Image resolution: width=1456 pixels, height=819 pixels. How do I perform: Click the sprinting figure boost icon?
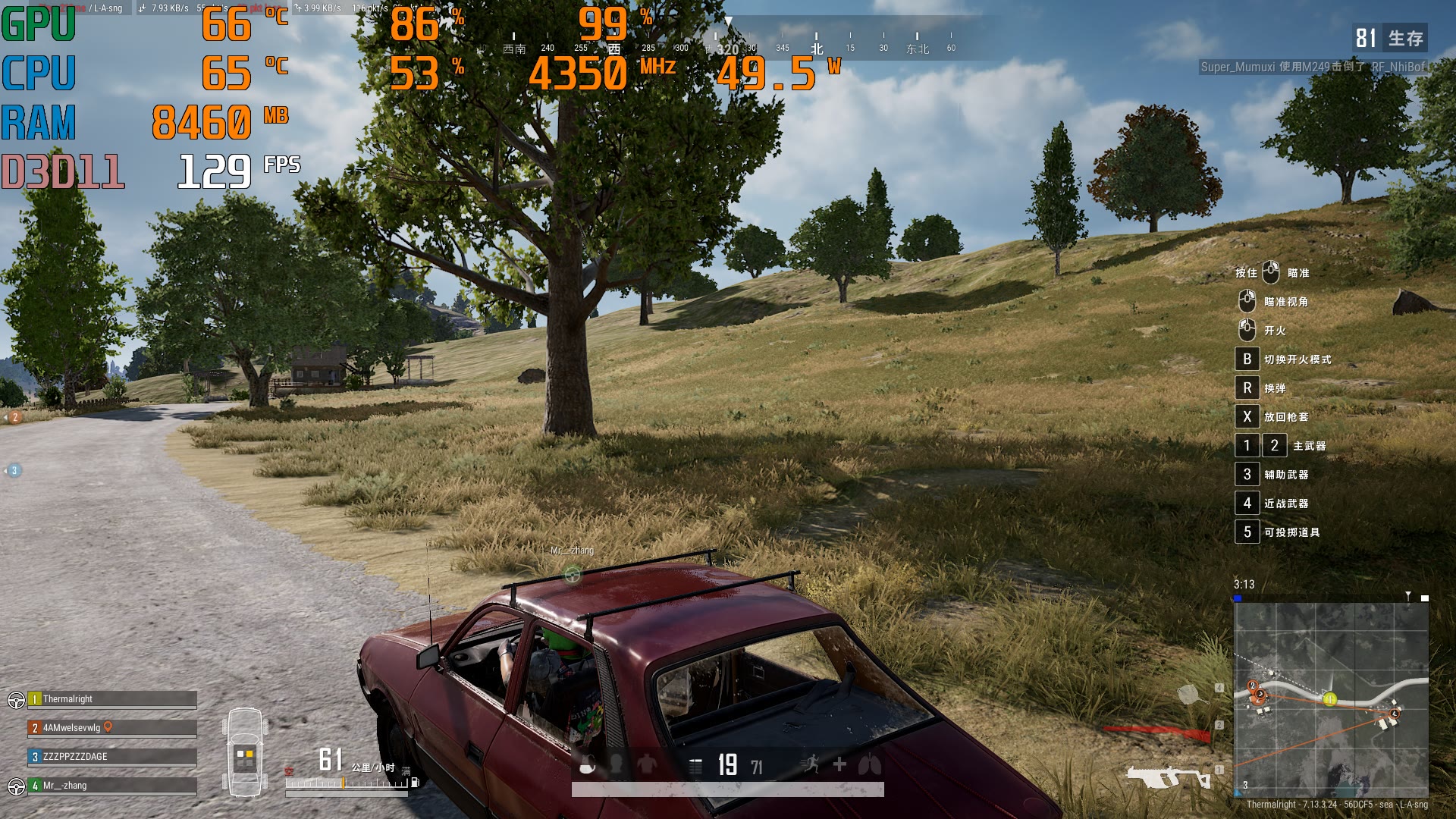click(x=811, y=764)
